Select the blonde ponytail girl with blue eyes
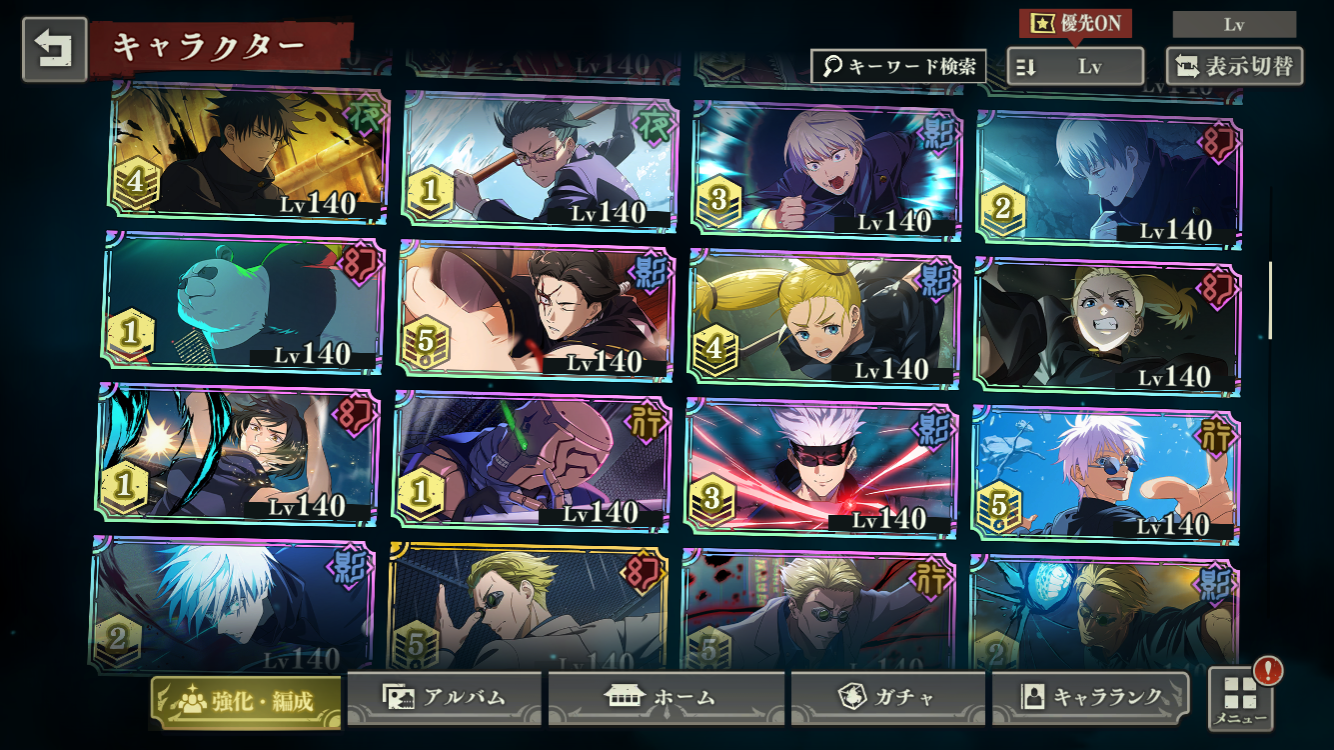 point(824,320)
